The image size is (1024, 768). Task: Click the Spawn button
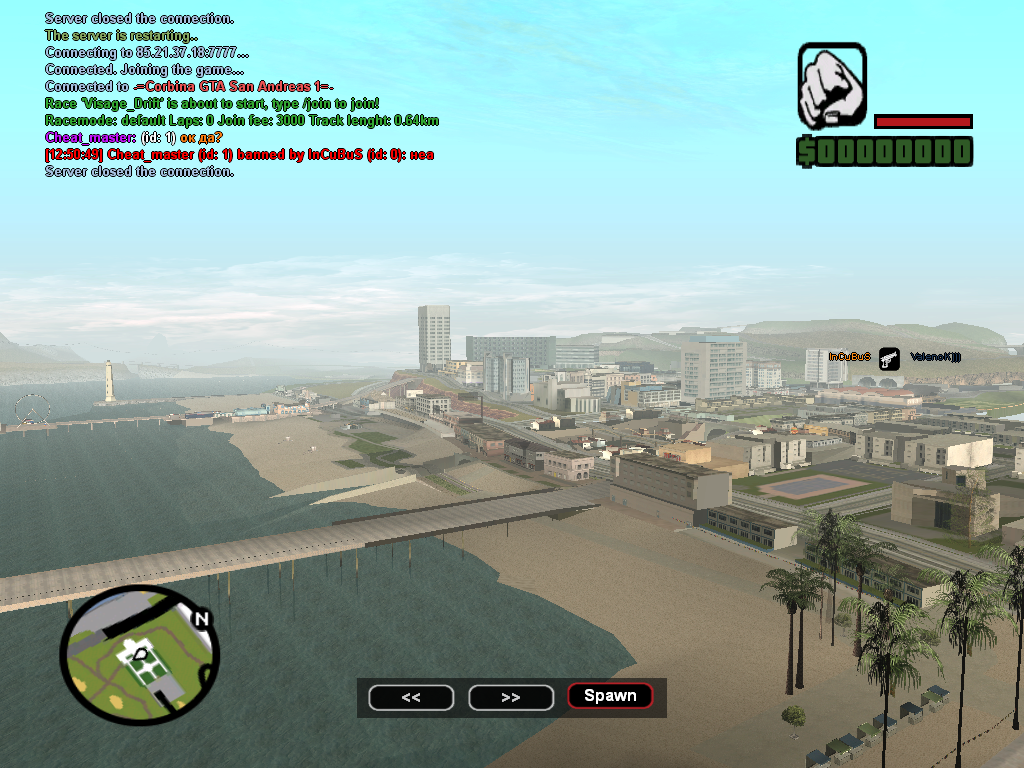pyautogui.click(x=610, y=696)
